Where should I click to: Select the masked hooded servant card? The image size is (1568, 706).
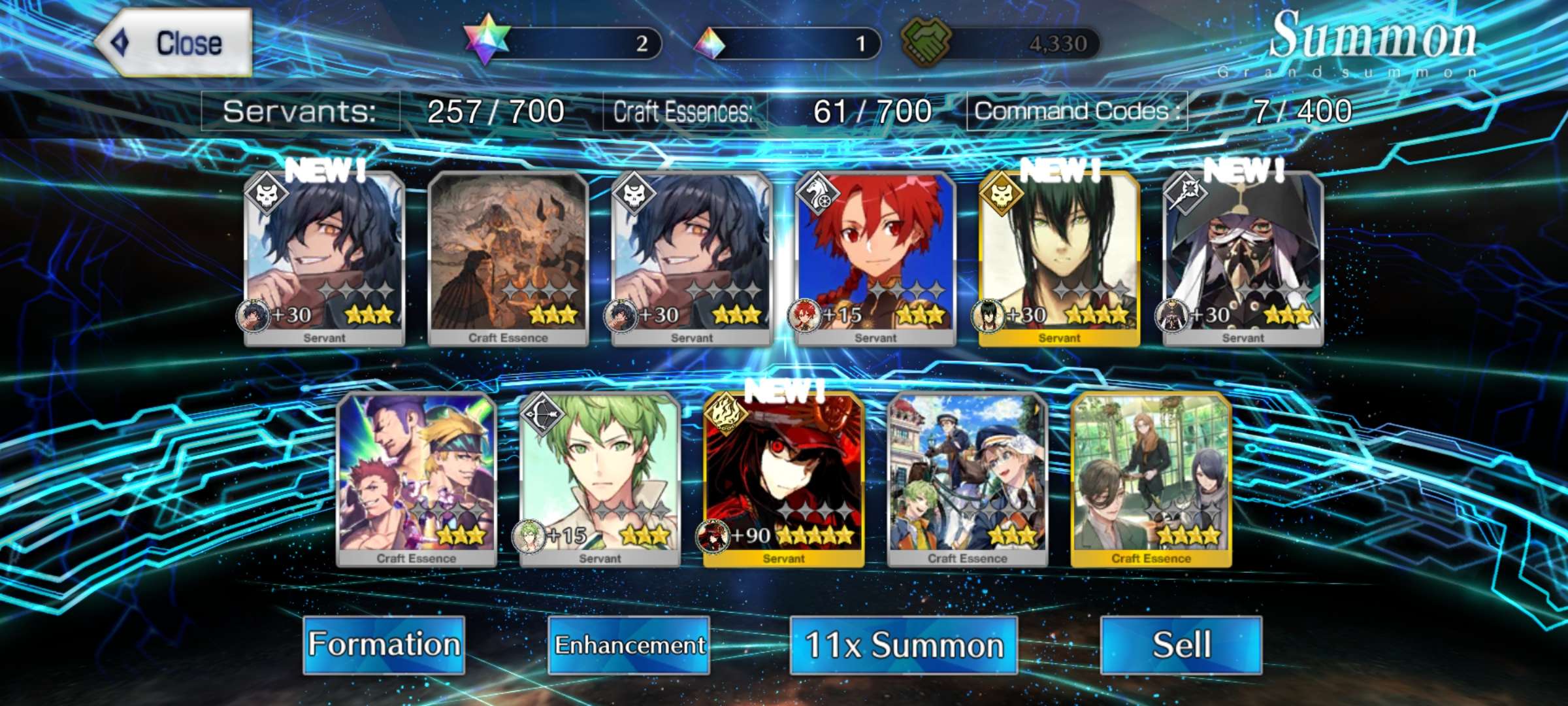pyautogui.click(x=1243, y=258)
